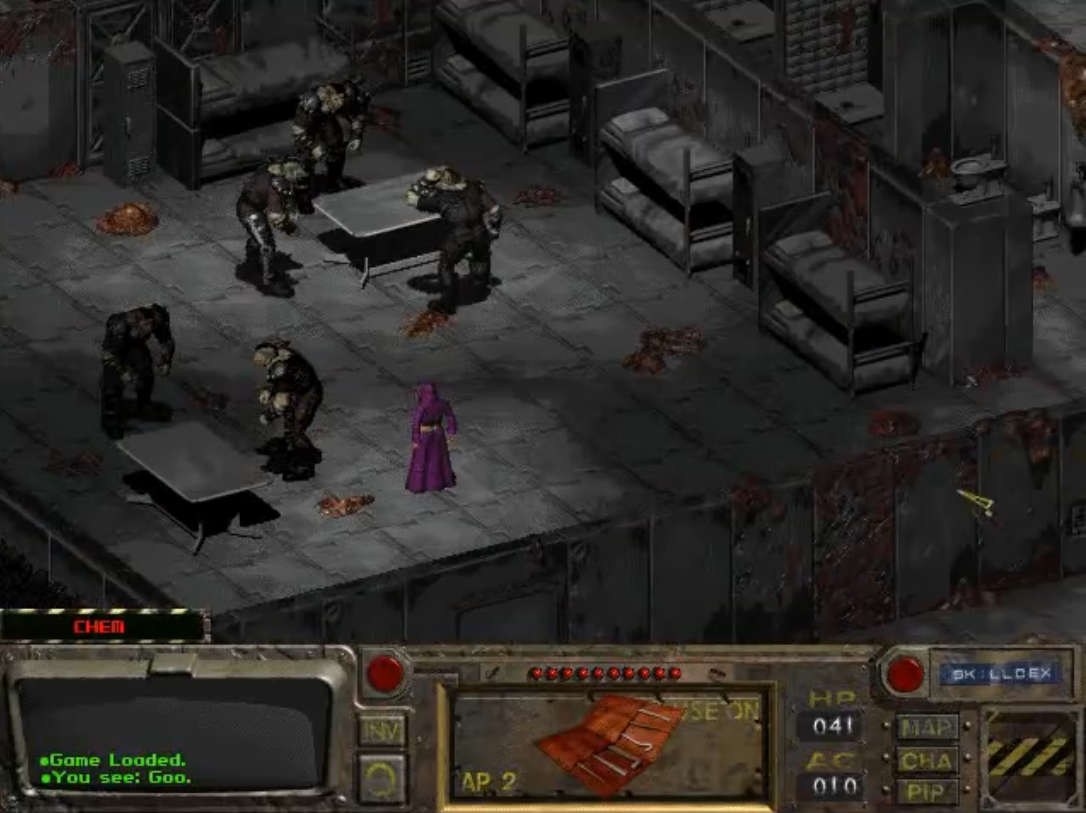Open the INV inventory button
Screen dimensions: 1086x813
pyautogui.click(x=382, y=729)
